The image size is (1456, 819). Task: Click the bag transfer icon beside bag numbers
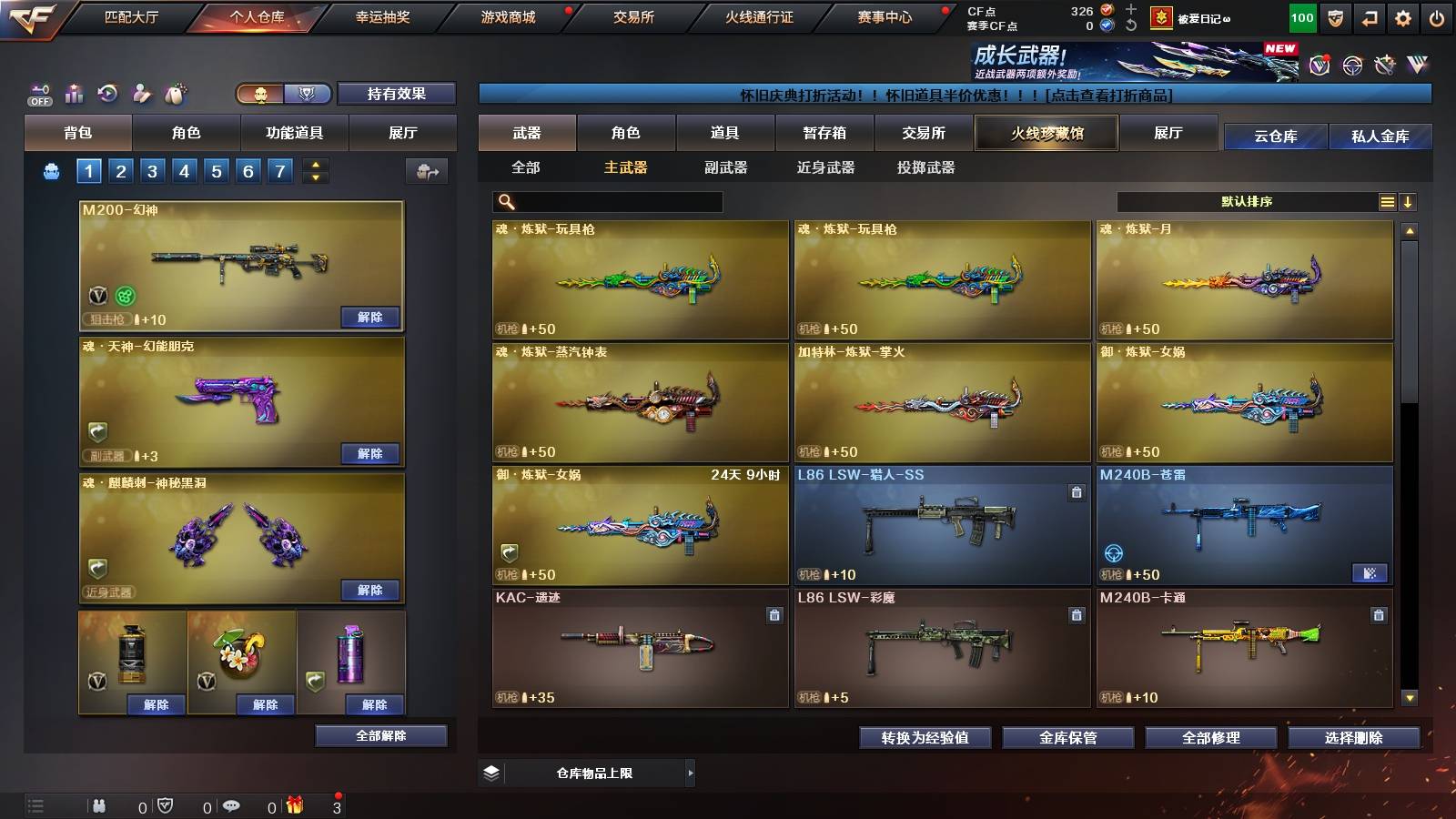424,171
